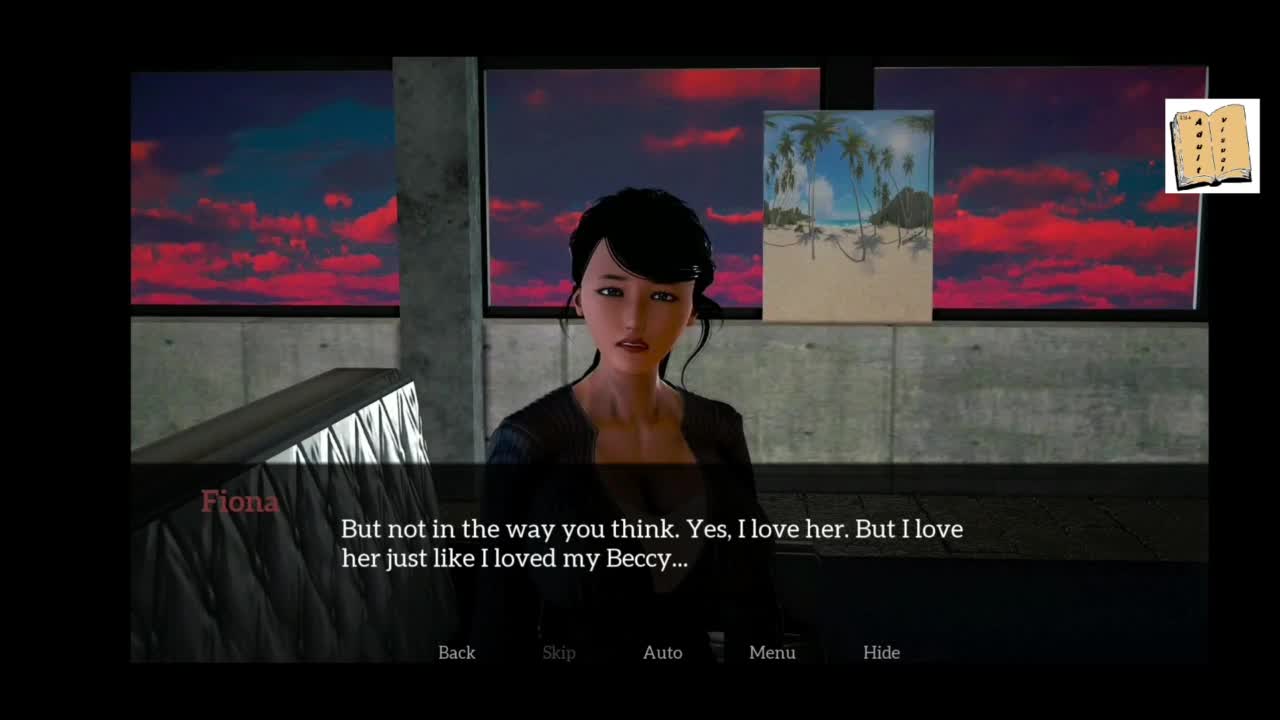Click the Skip dialogue button
Viewport: 1280px width, 720px height.
pyautogui.click(x=558, y=652)
